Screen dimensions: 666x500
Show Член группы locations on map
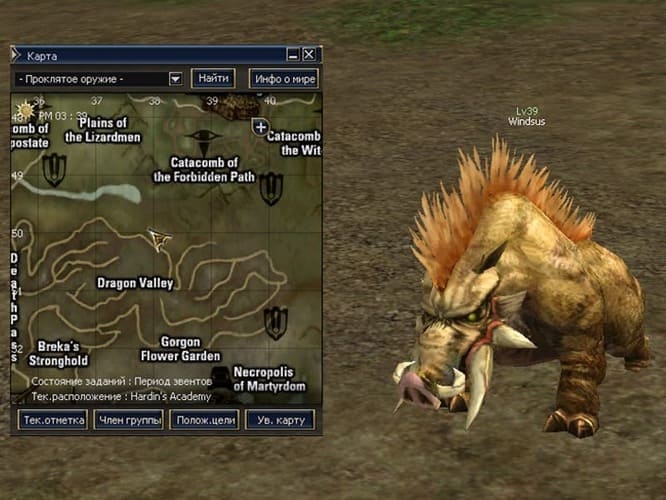(128, 420)
